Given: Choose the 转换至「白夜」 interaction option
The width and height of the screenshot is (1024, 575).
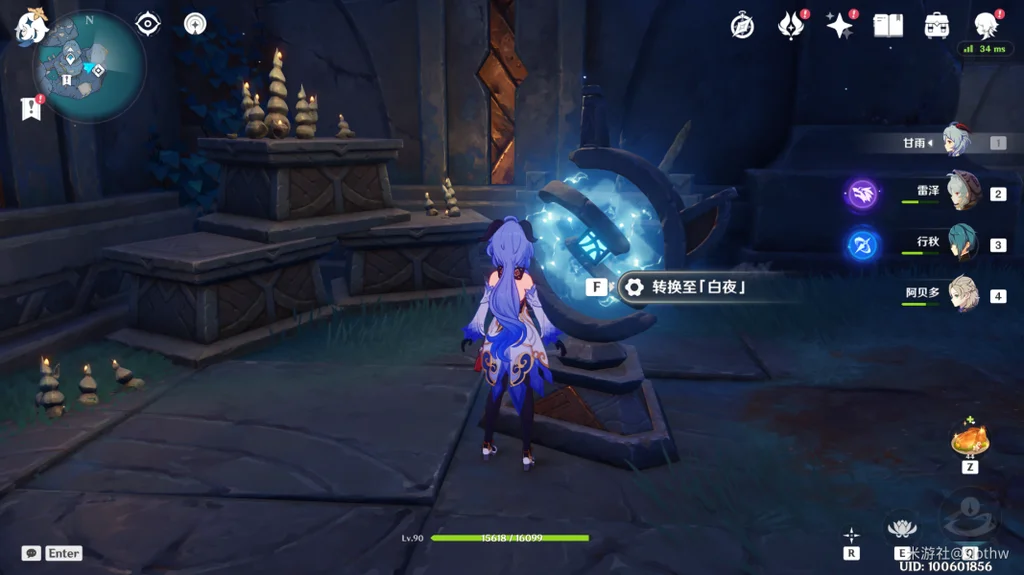Looking at the screenshot, I should 699,288.
